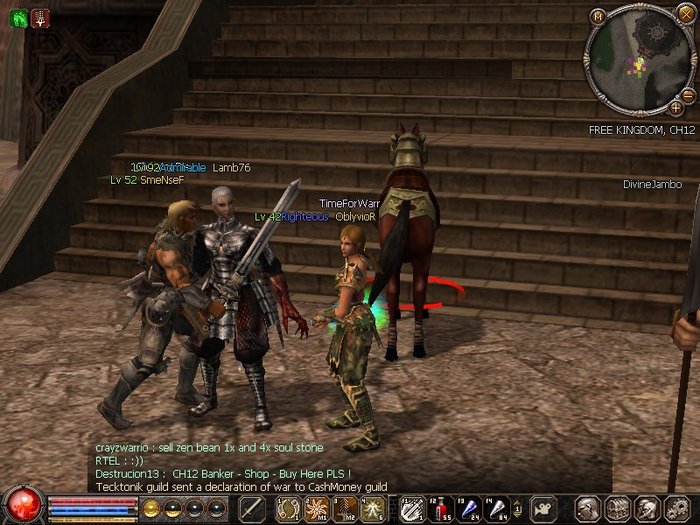Select the red potion hotbar slot
The height and width of the screenshot is (525, 700).
pyautogui.click(x=441, y=508)
